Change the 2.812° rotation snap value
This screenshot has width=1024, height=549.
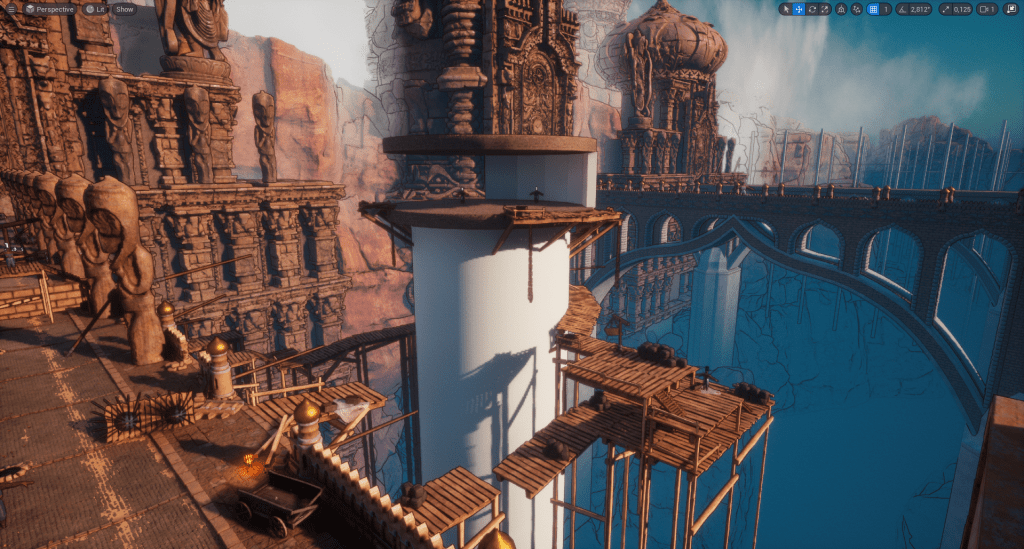coord(922,9)
